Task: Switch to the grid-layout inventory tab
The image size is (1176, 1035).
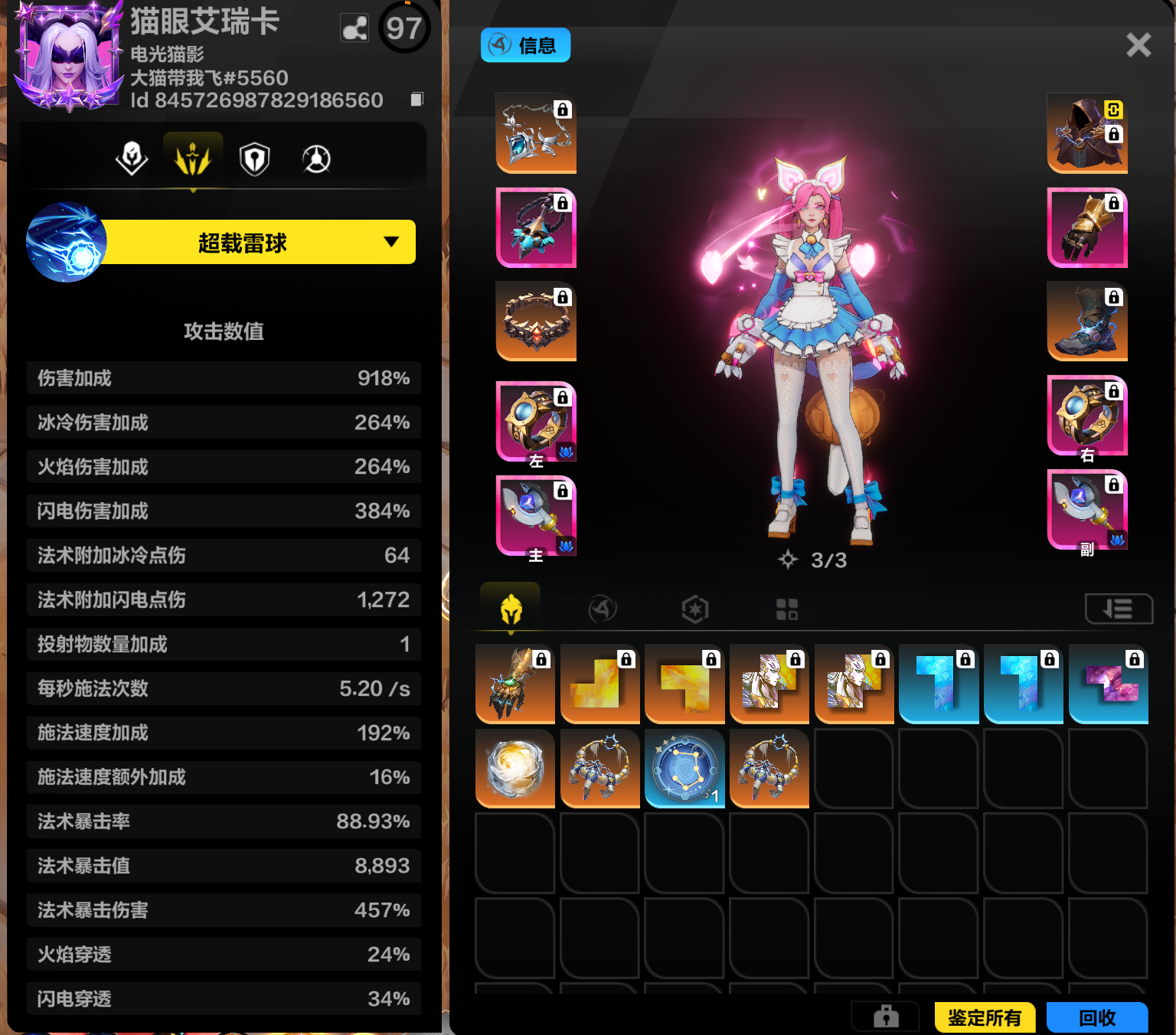Action: [x=787, y=609]
